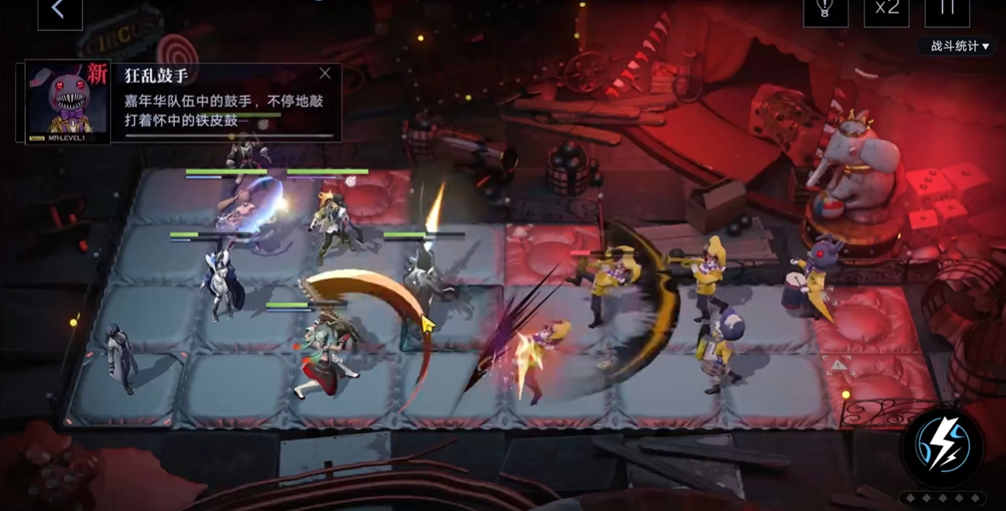Open the lightbulb hint button
The image size is (1006, 511).
pyautogui.click(x=825, y=9)
